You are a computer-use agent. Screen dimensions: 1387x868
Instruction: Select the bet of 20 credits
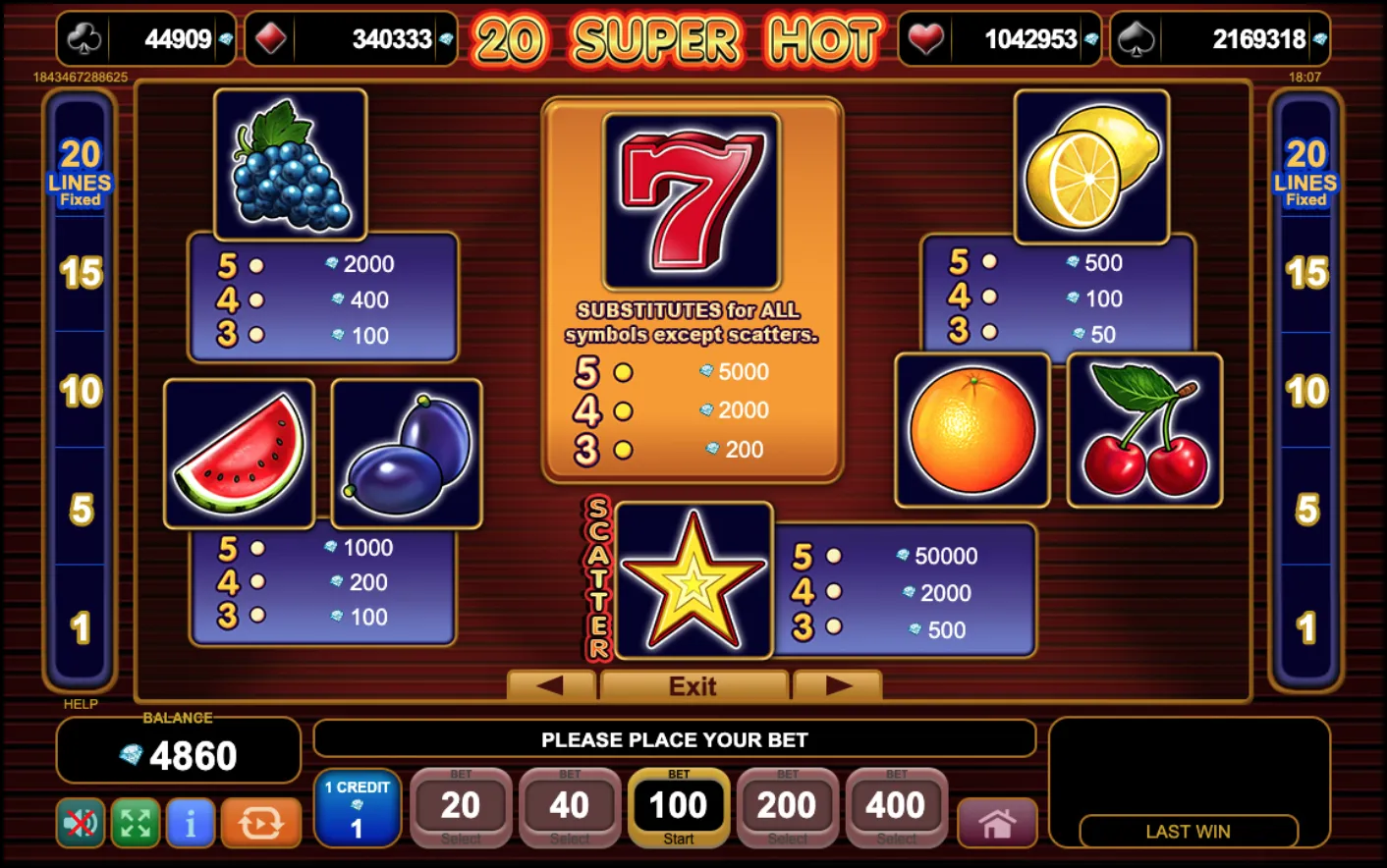(x=461, y=805)
